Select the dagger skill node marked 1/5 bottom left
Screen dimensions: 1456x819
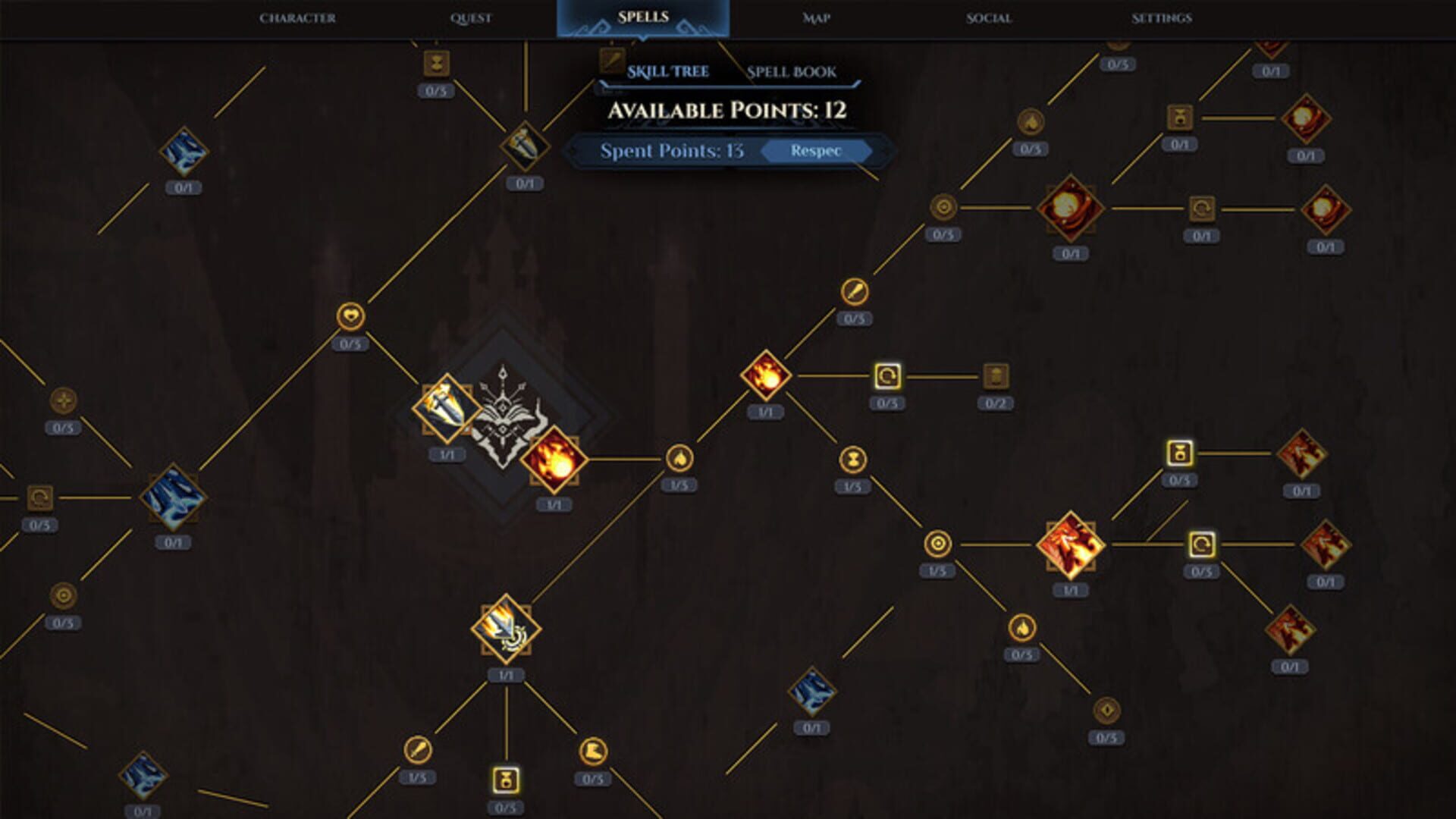(416, 747)
